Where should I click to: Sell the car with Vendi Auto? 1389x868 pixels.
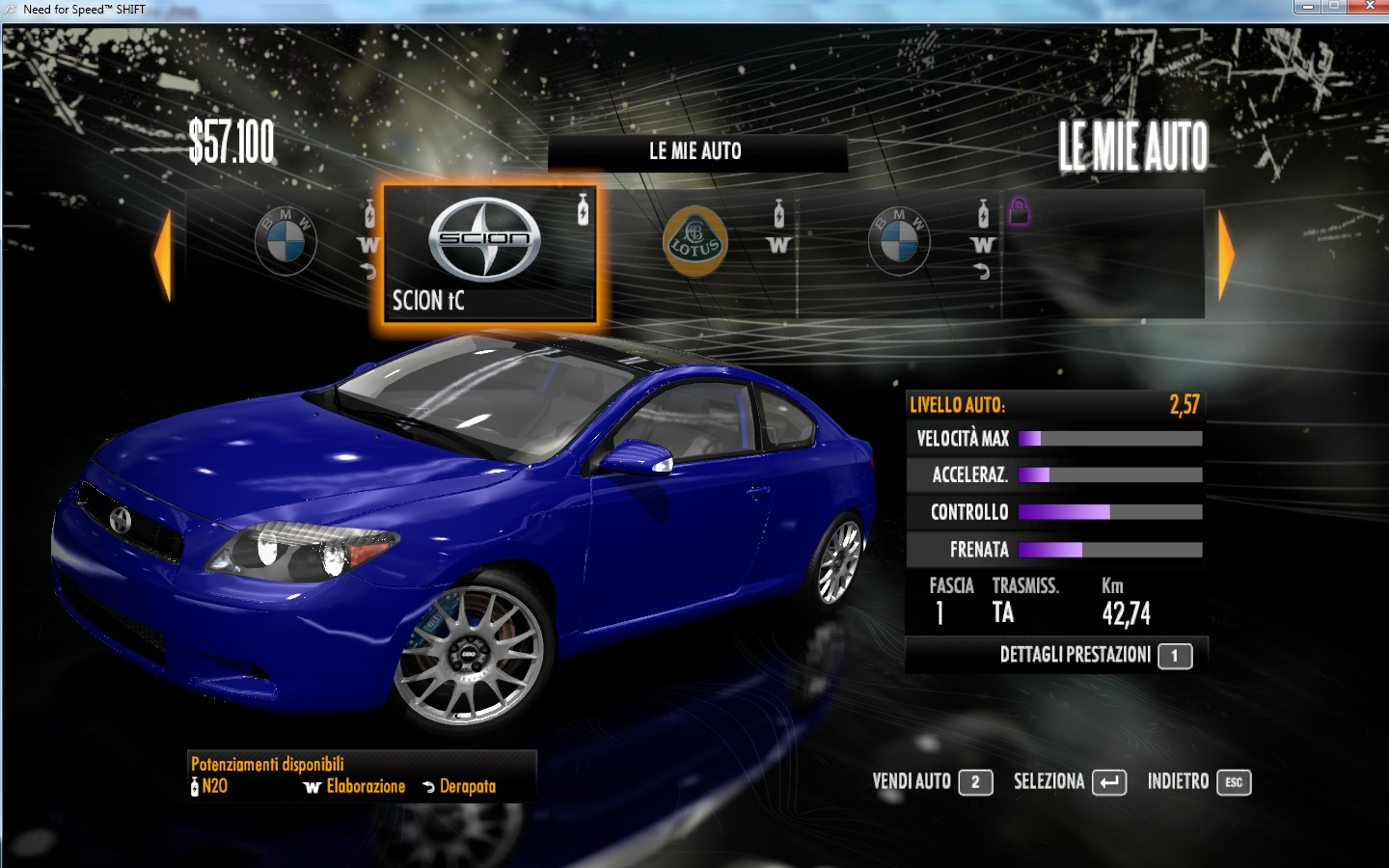[932, 782]
